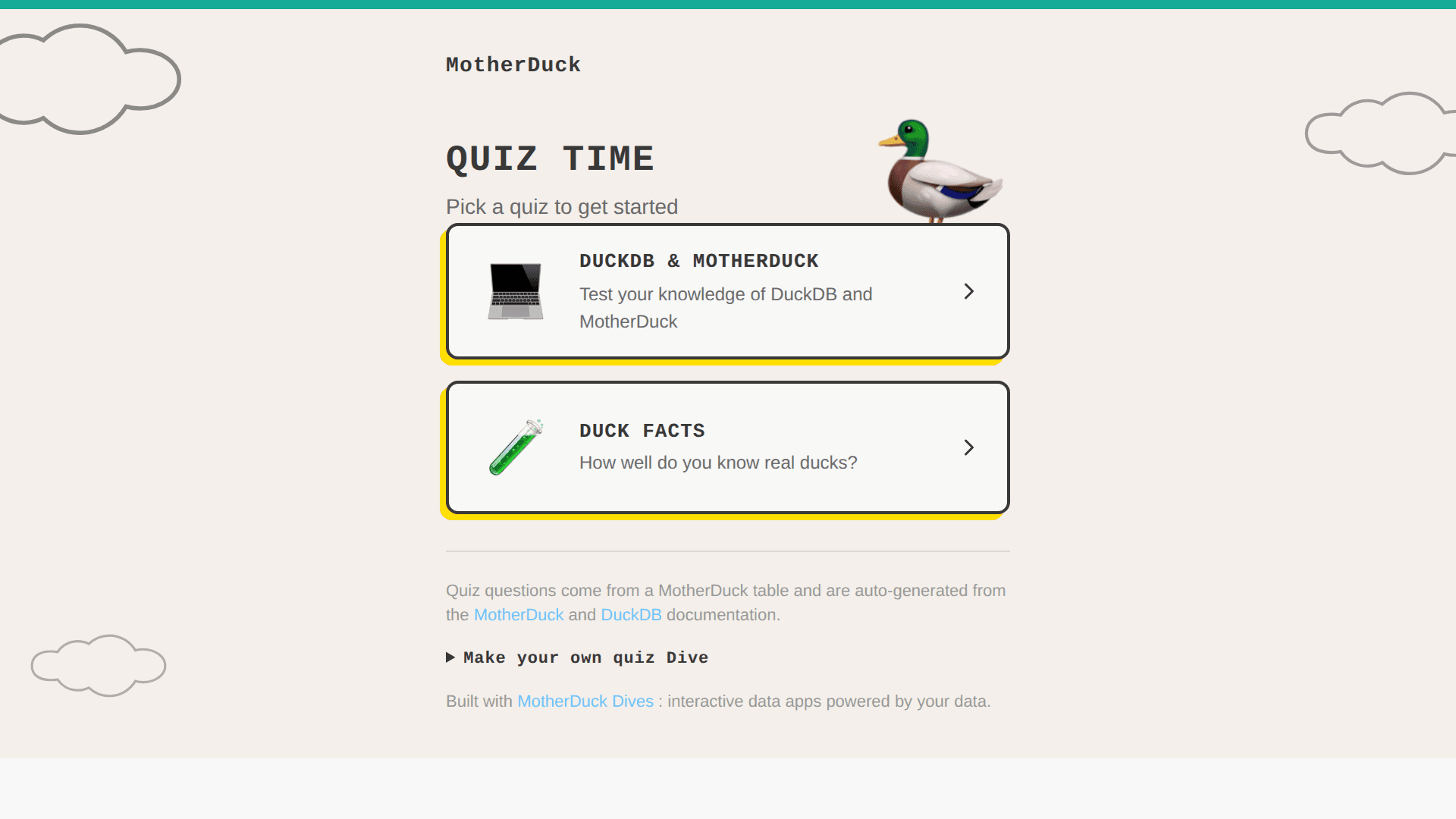Expand the Make your own quiz section
Screen dimensions: 1456x819
584,657
